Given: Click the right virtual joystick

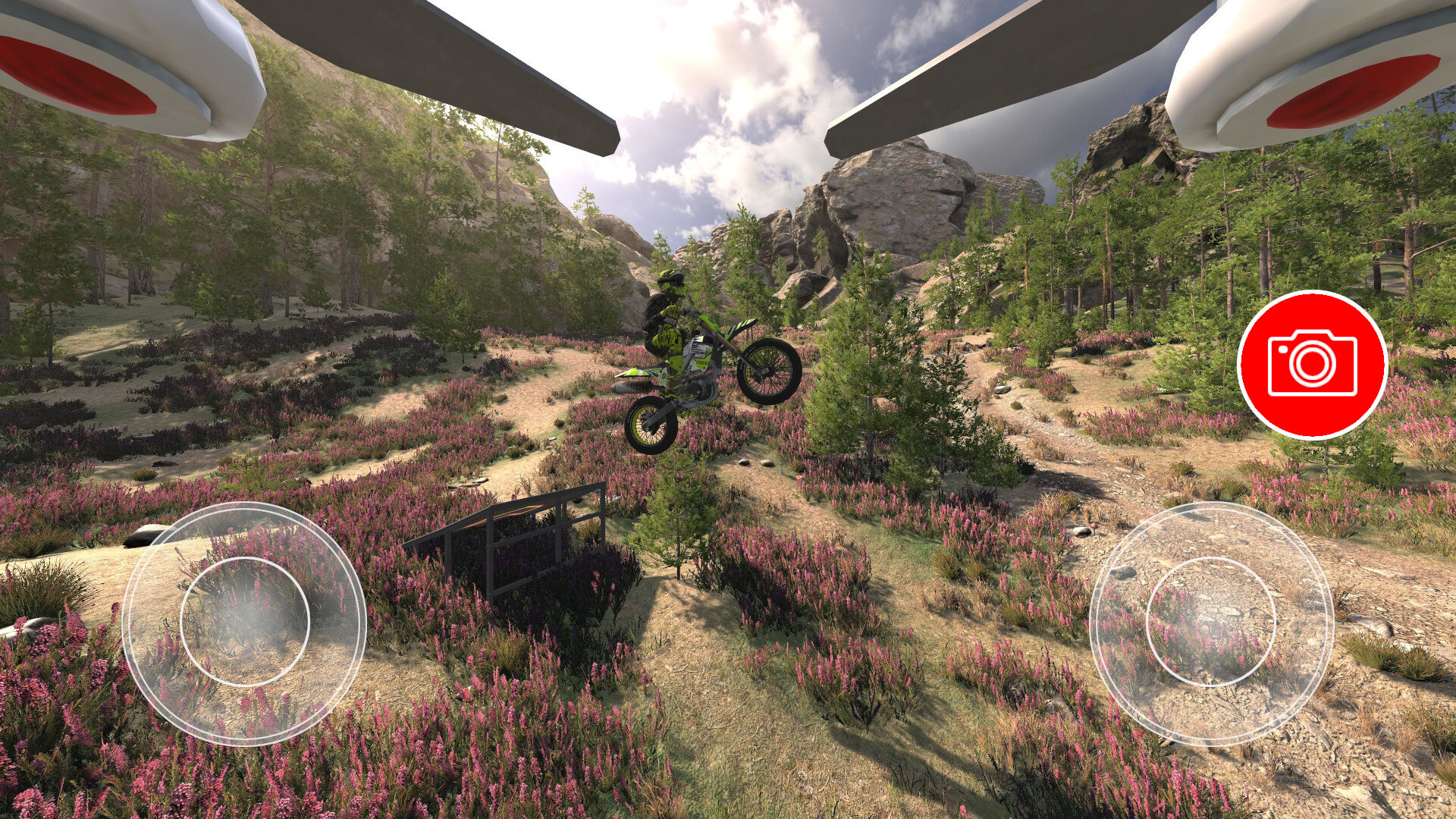Looking at the screenshot, I should (1210, 623).
